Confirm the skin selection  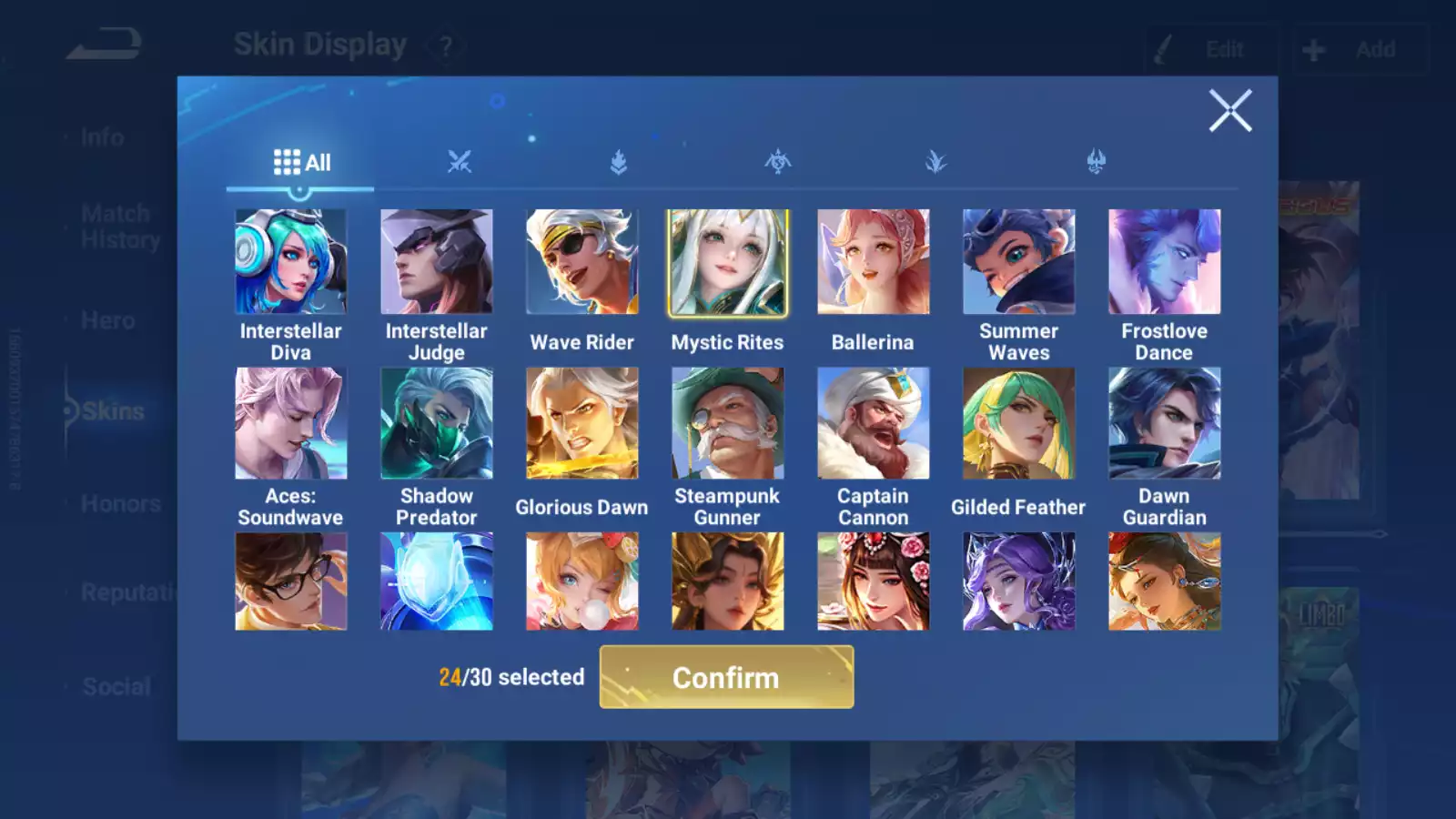pos(726,677)
